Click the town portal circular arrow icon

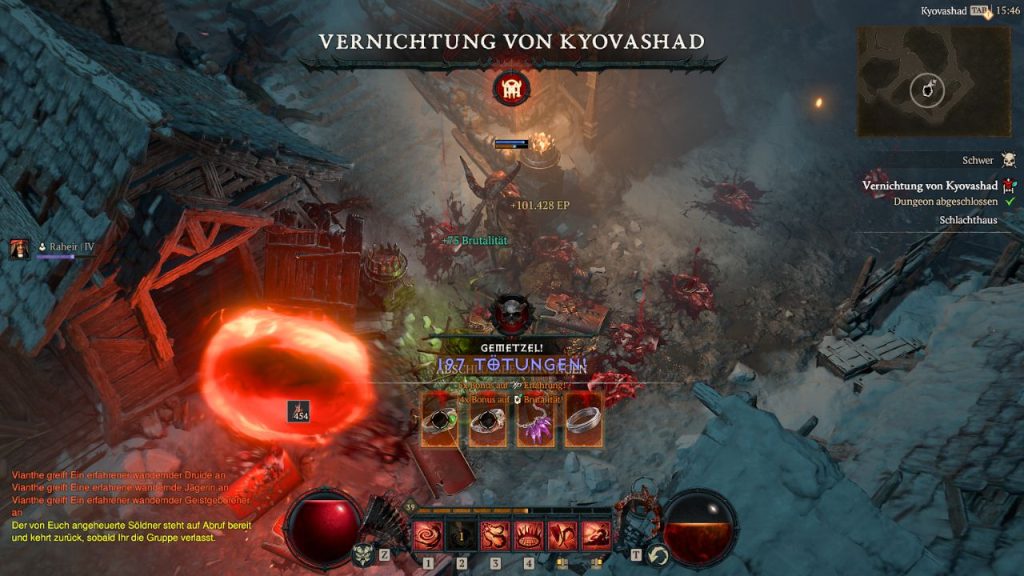(x=657, y=555)
